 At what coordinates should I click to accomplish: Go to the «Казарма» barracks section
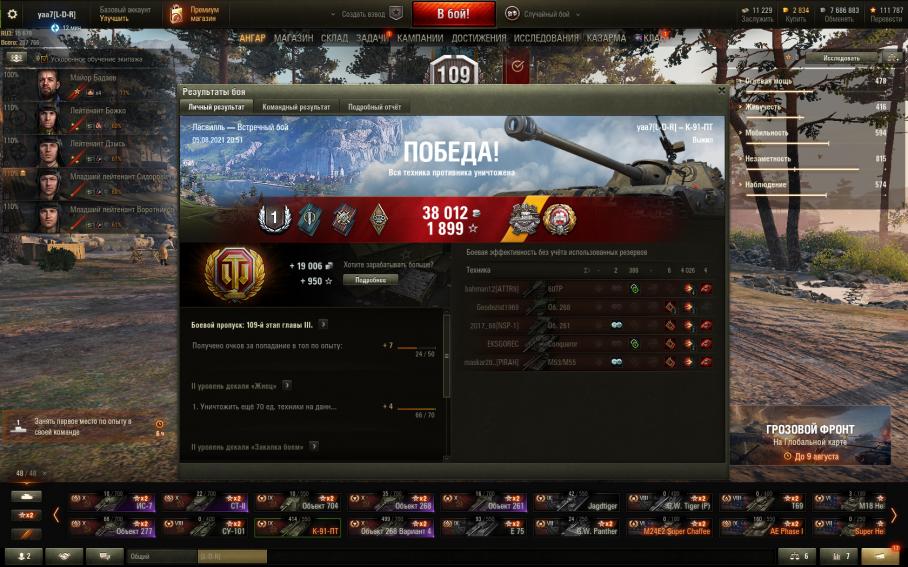(606, 38)
